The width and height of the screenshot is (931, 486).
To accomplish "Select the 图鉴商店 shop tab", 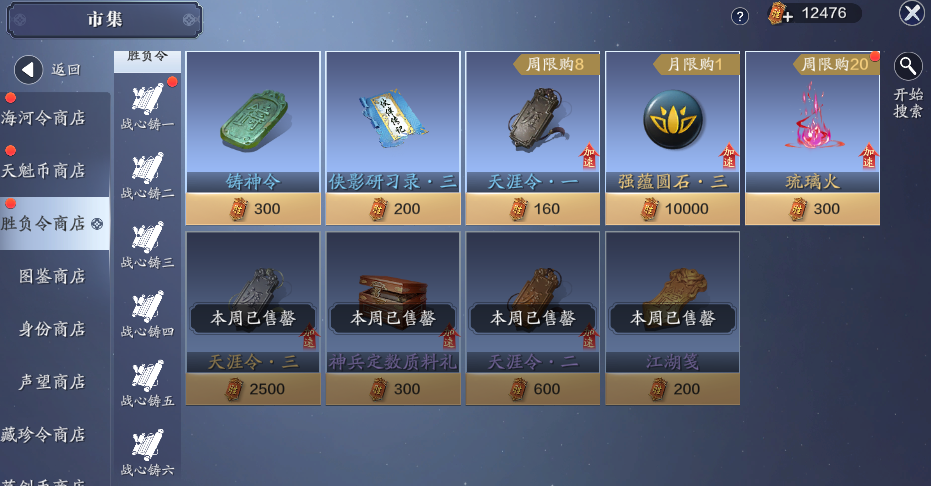I will click(x=52, y=276).
